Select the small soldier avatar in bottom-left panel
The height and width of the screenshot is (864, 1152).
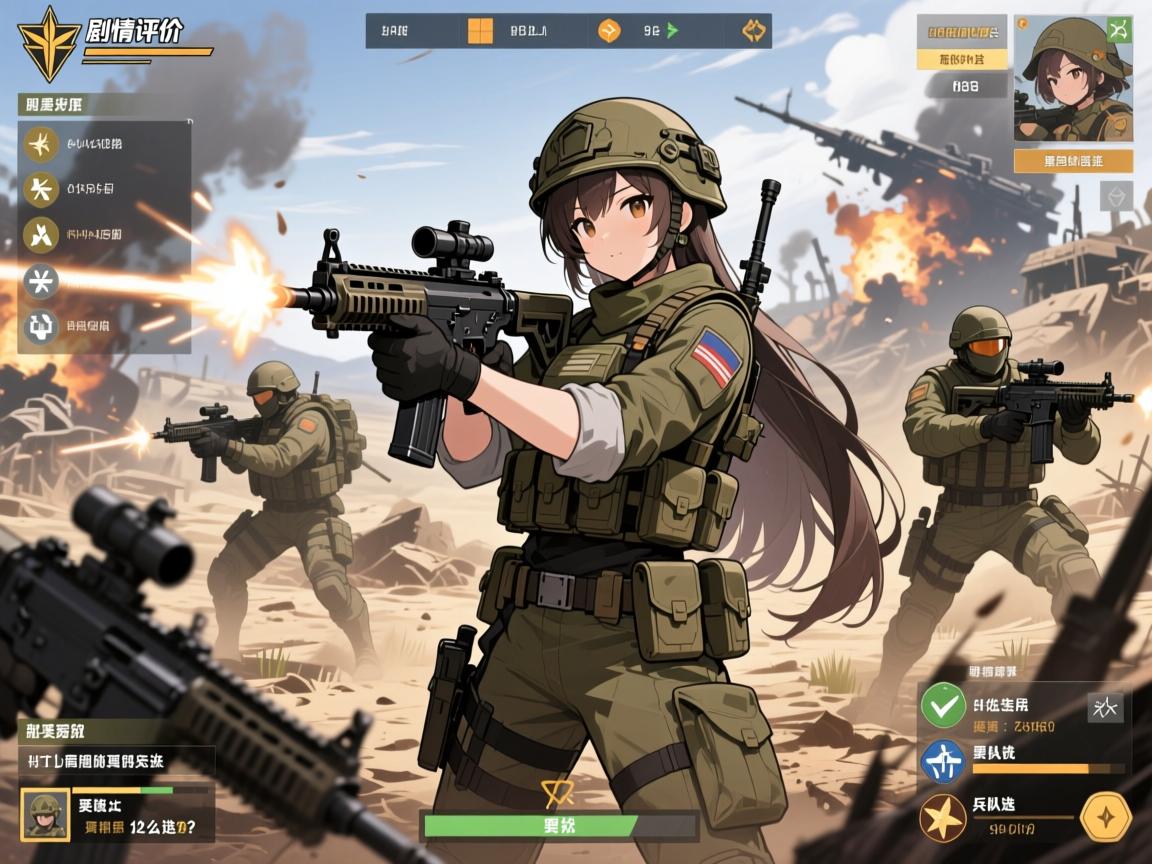[45, 814]
